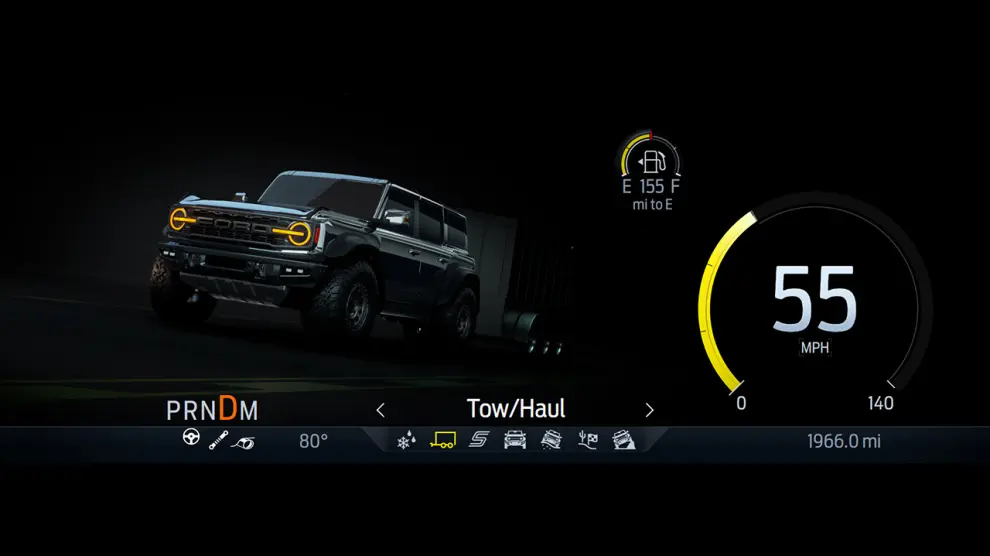This screenshot has height=556, width=990.
Task: Select the previous drive mode arrow
Action: pos(380,409)
